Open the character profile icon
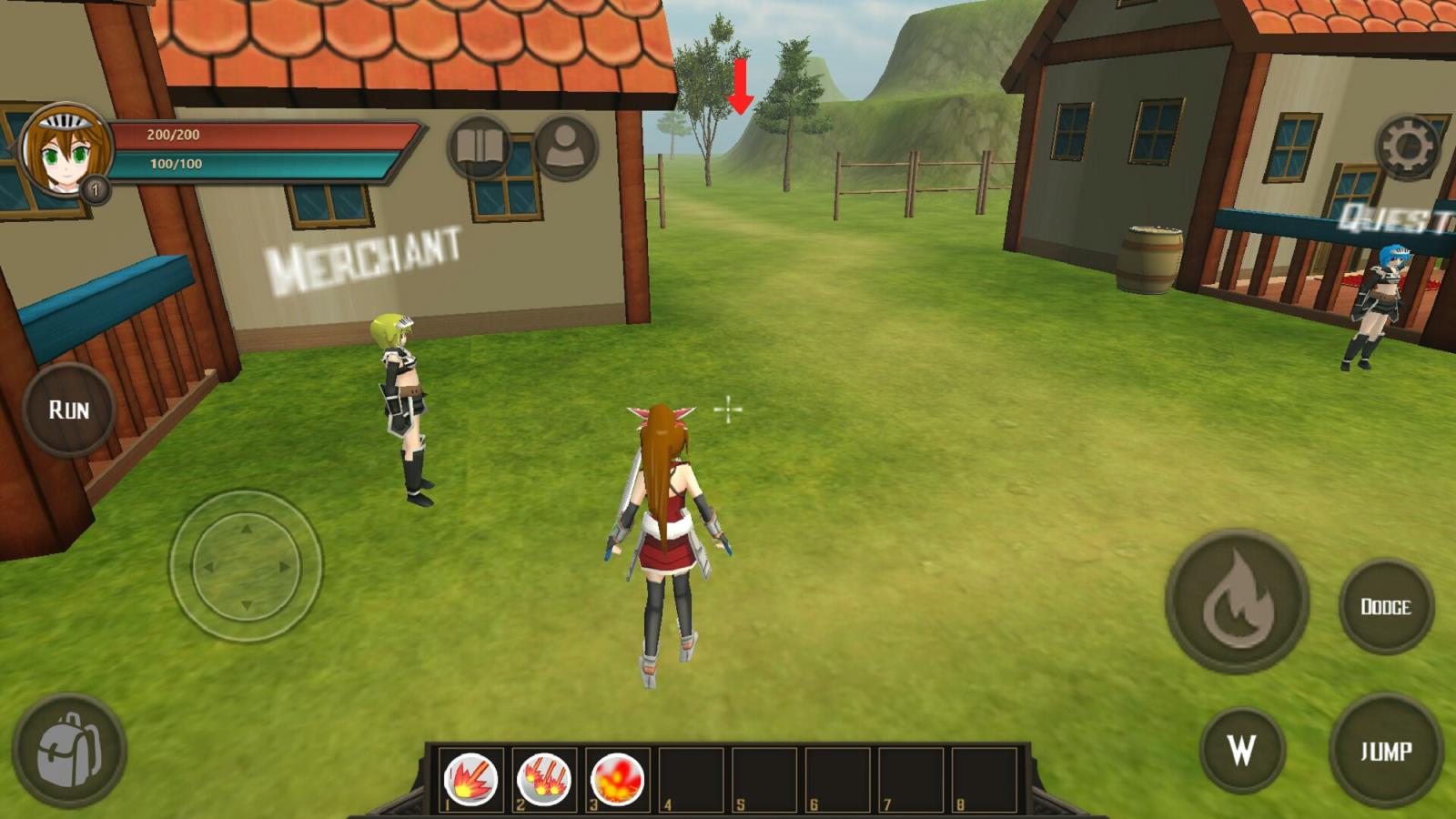The height and width of the screenshot is (819, 1456). coord(565,147)
